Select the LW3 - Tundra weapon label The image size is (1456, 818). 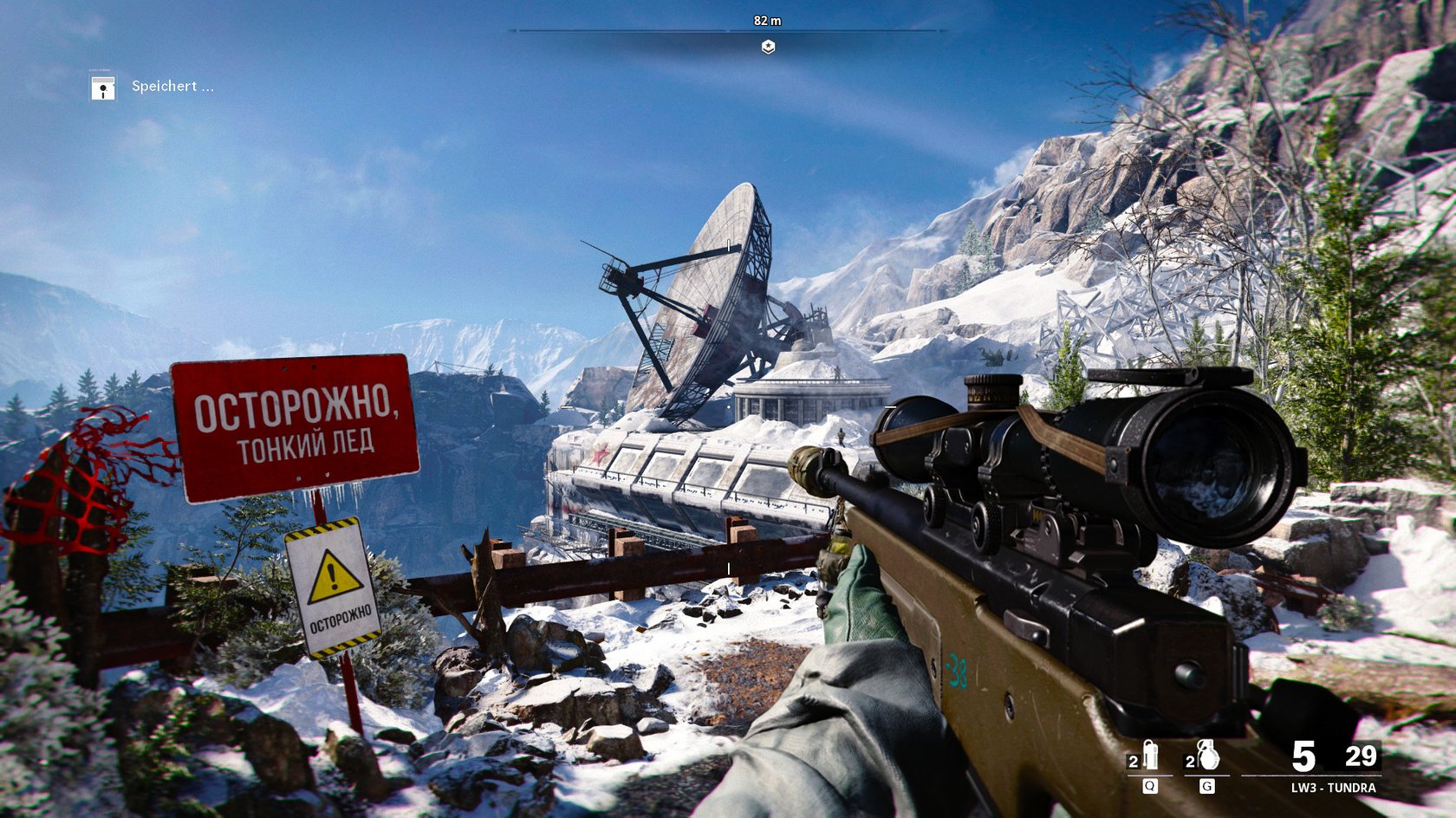1333,788
